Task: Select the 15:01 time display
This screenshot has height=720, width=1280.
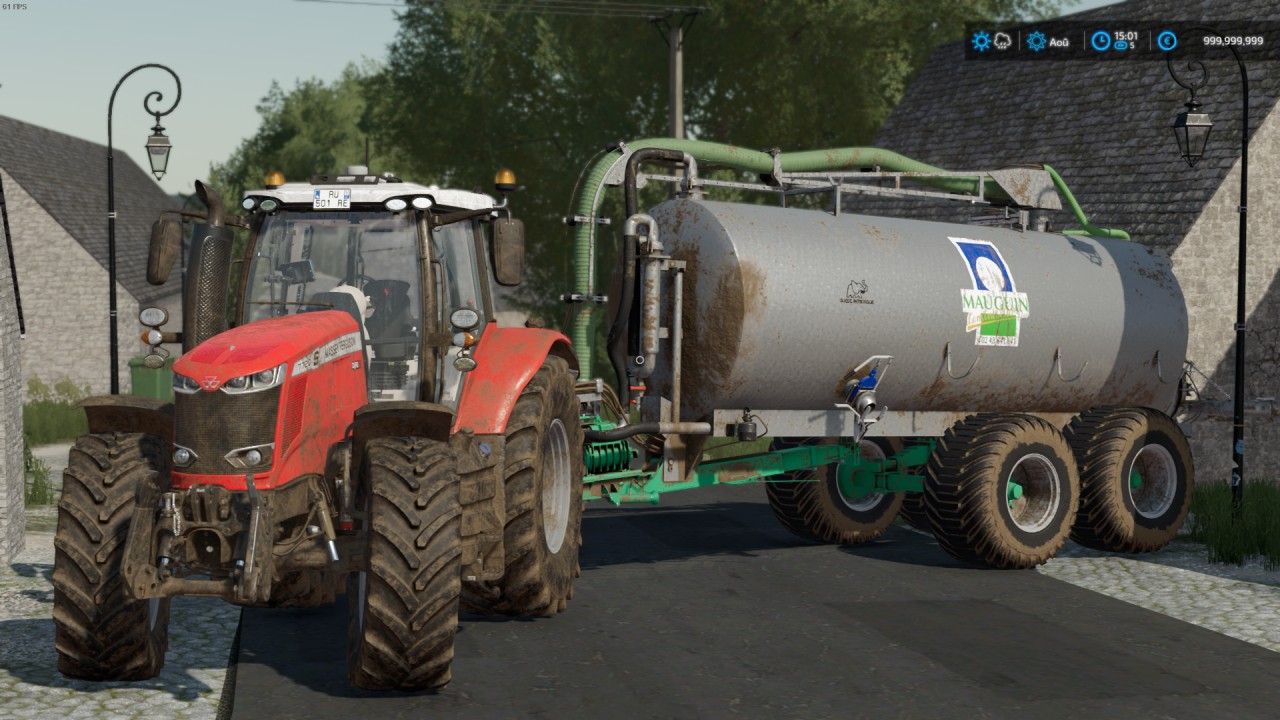Action: pos(1125,36)
